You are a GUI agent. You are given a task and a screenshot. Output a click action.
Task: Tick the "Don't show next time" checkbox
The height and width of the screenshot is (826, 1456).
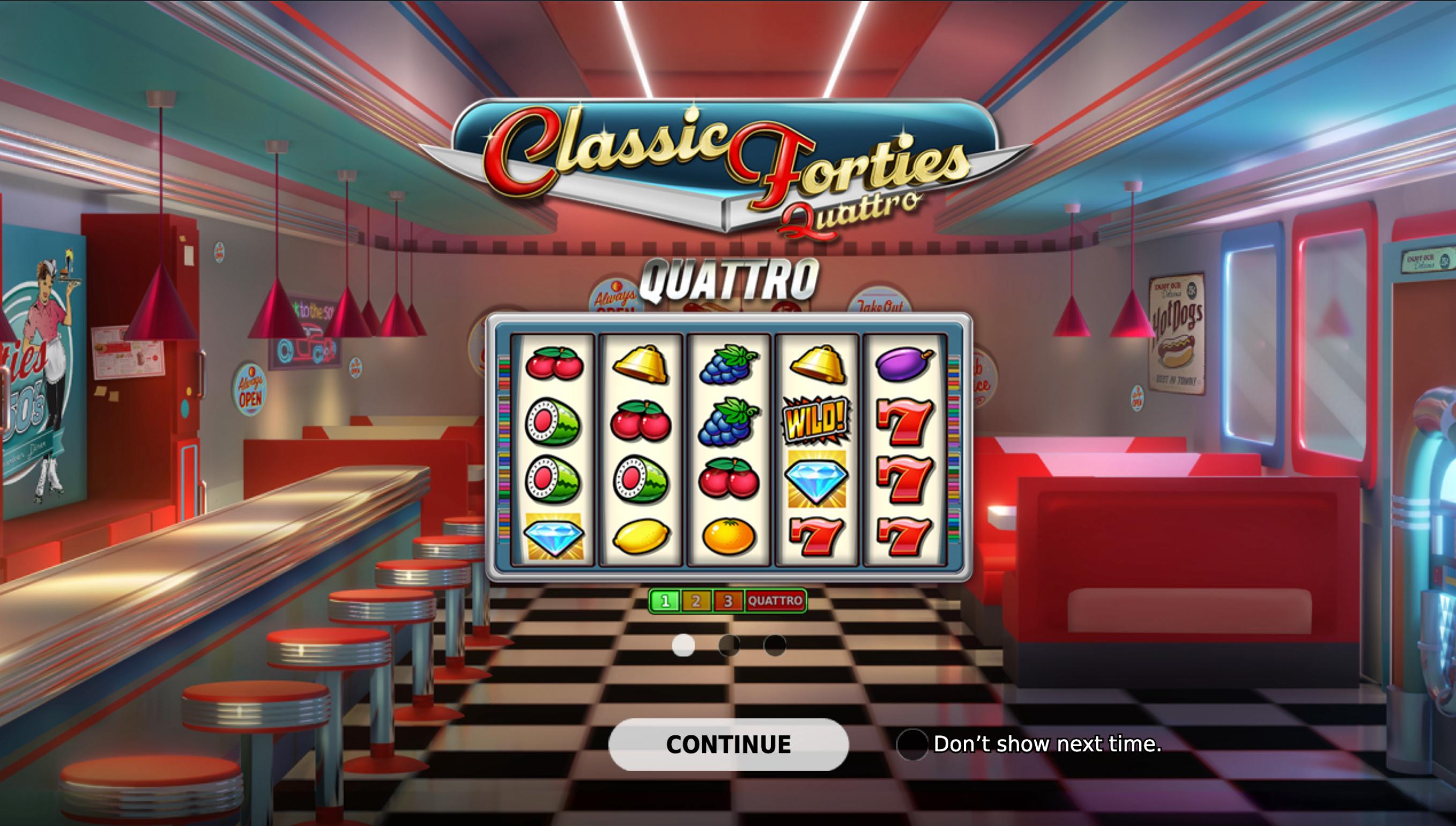click(x=912, y=744)
